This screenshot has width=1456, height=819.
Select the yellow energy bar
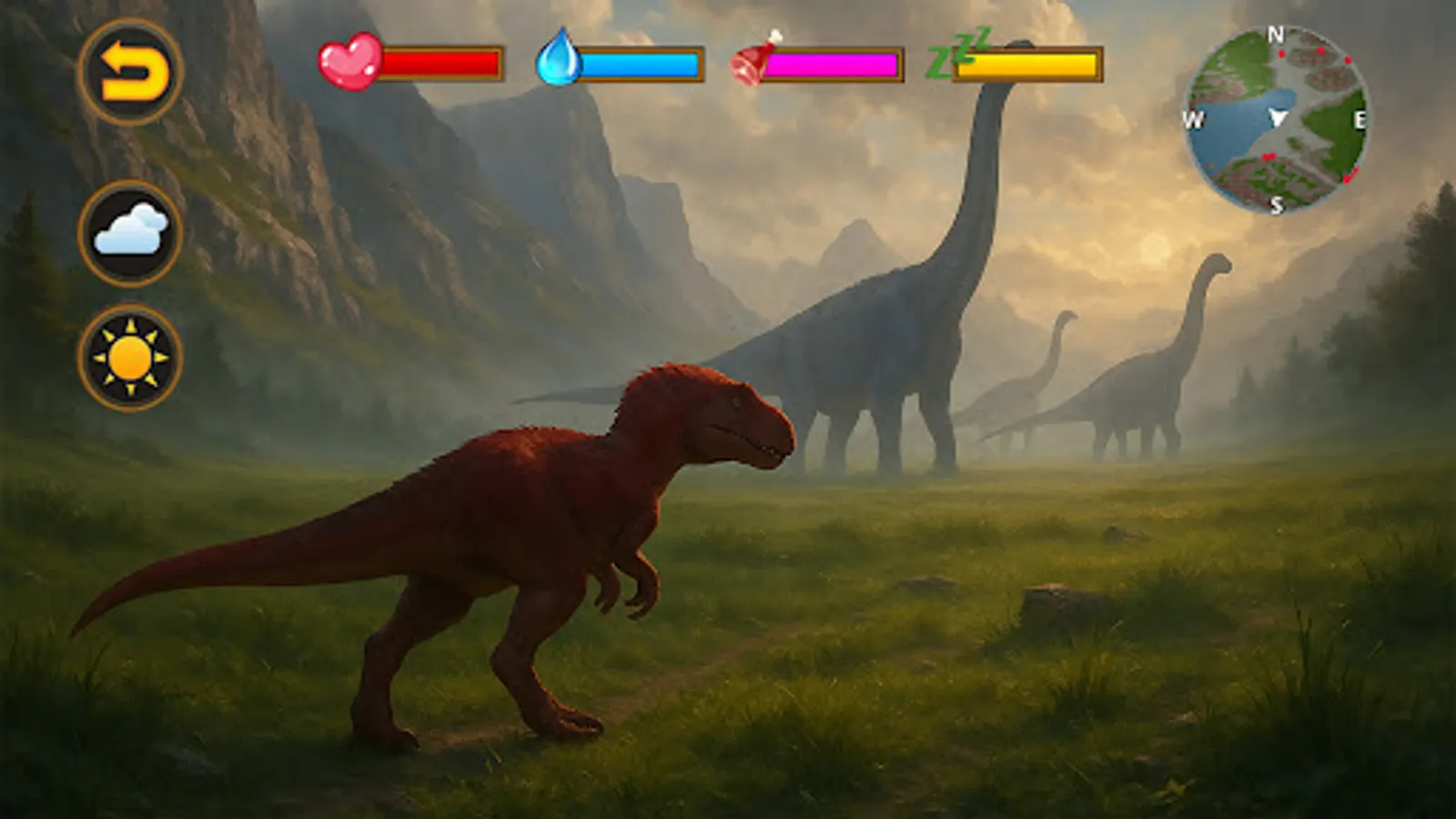point(1028,66)
